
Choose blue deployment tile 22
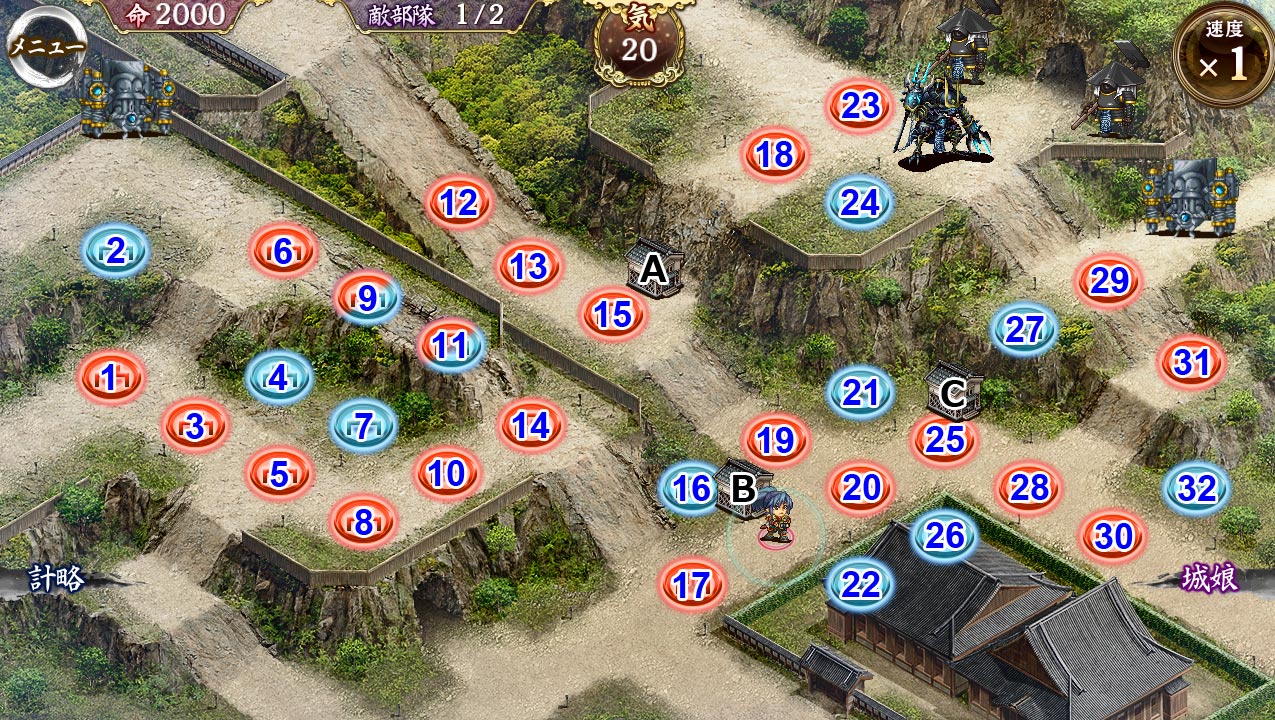pos(860,584)
